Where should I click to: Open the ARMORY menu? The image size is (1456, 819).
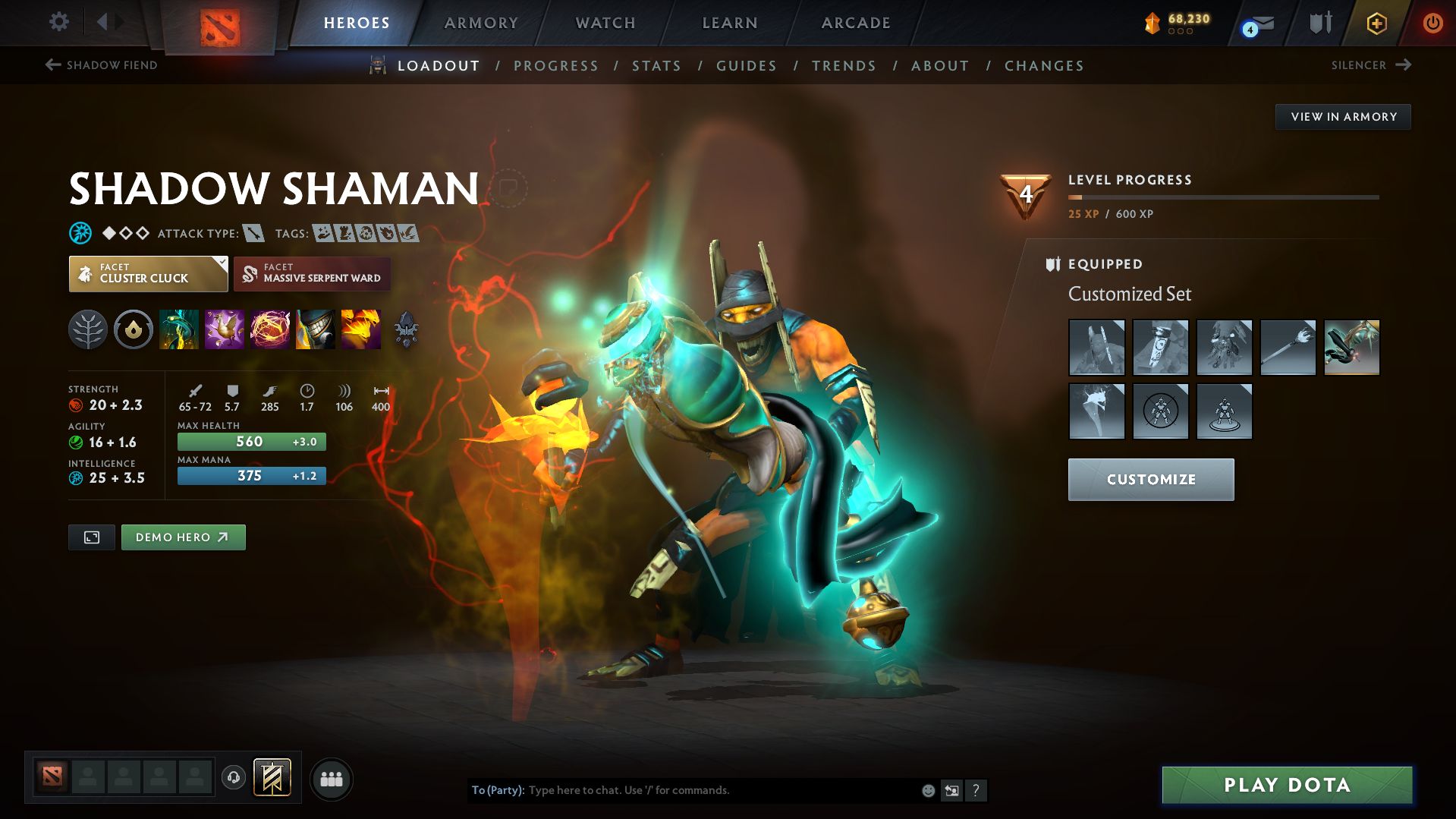(481, 23)
